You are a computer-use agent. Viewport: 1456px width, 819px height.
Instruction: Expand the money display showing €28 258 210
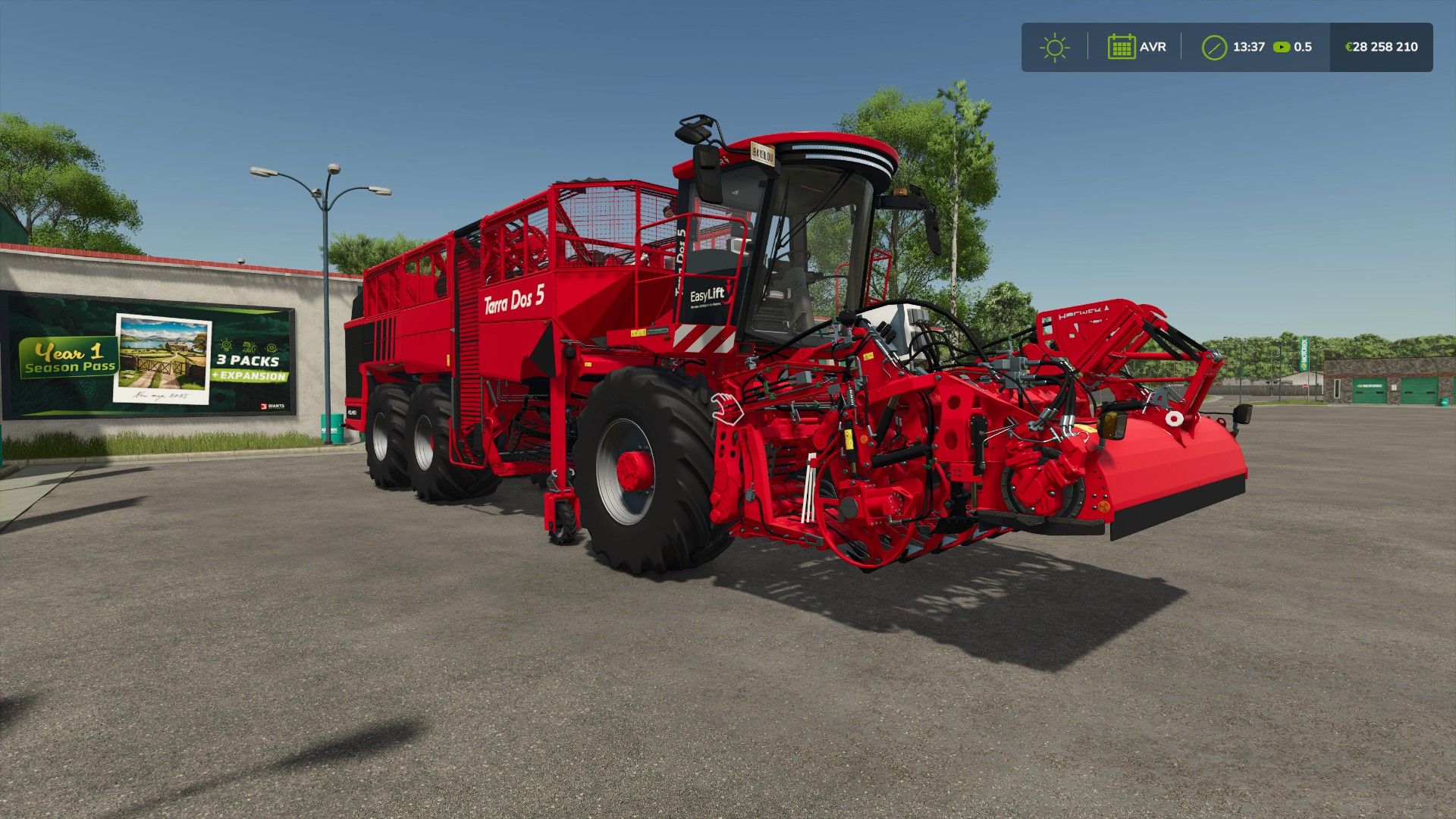point(1380,47)
